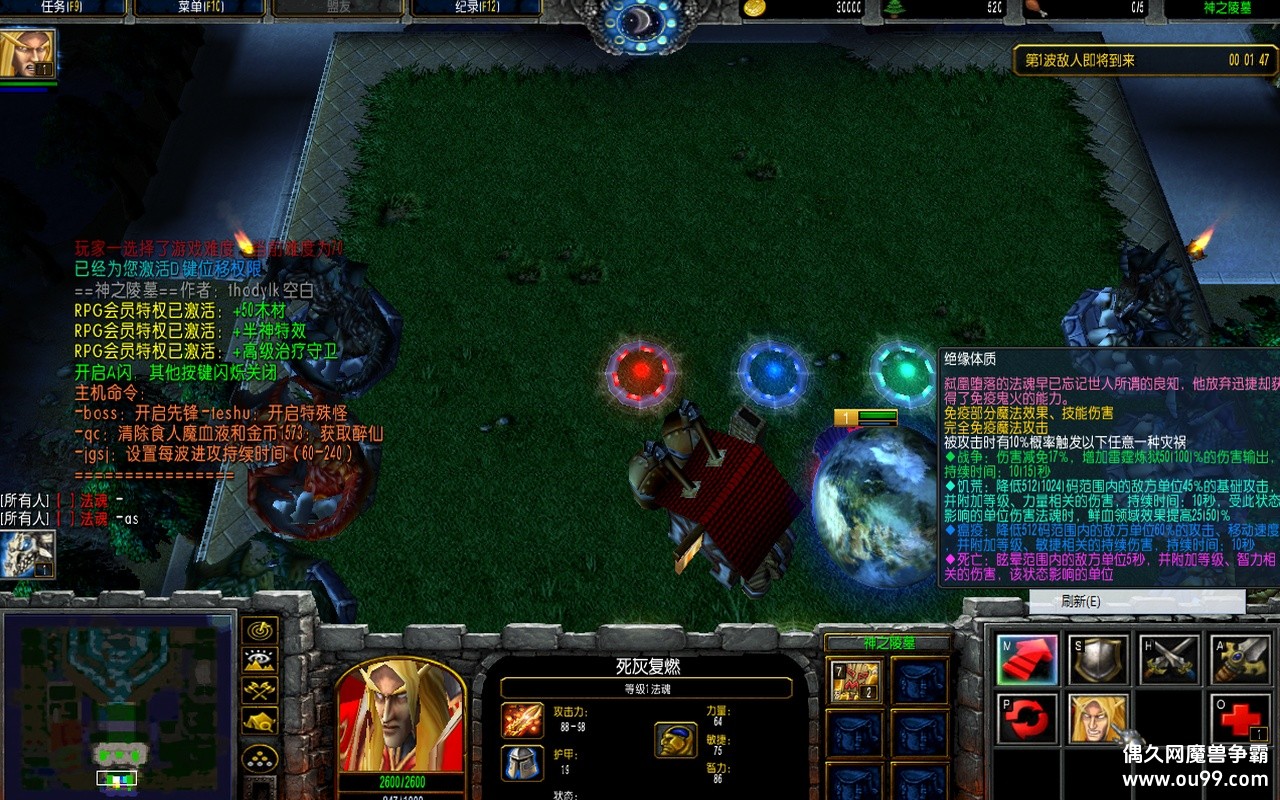
Task: Toggle ally color mode with crossed axes
Action: click(x=260, y=690)
